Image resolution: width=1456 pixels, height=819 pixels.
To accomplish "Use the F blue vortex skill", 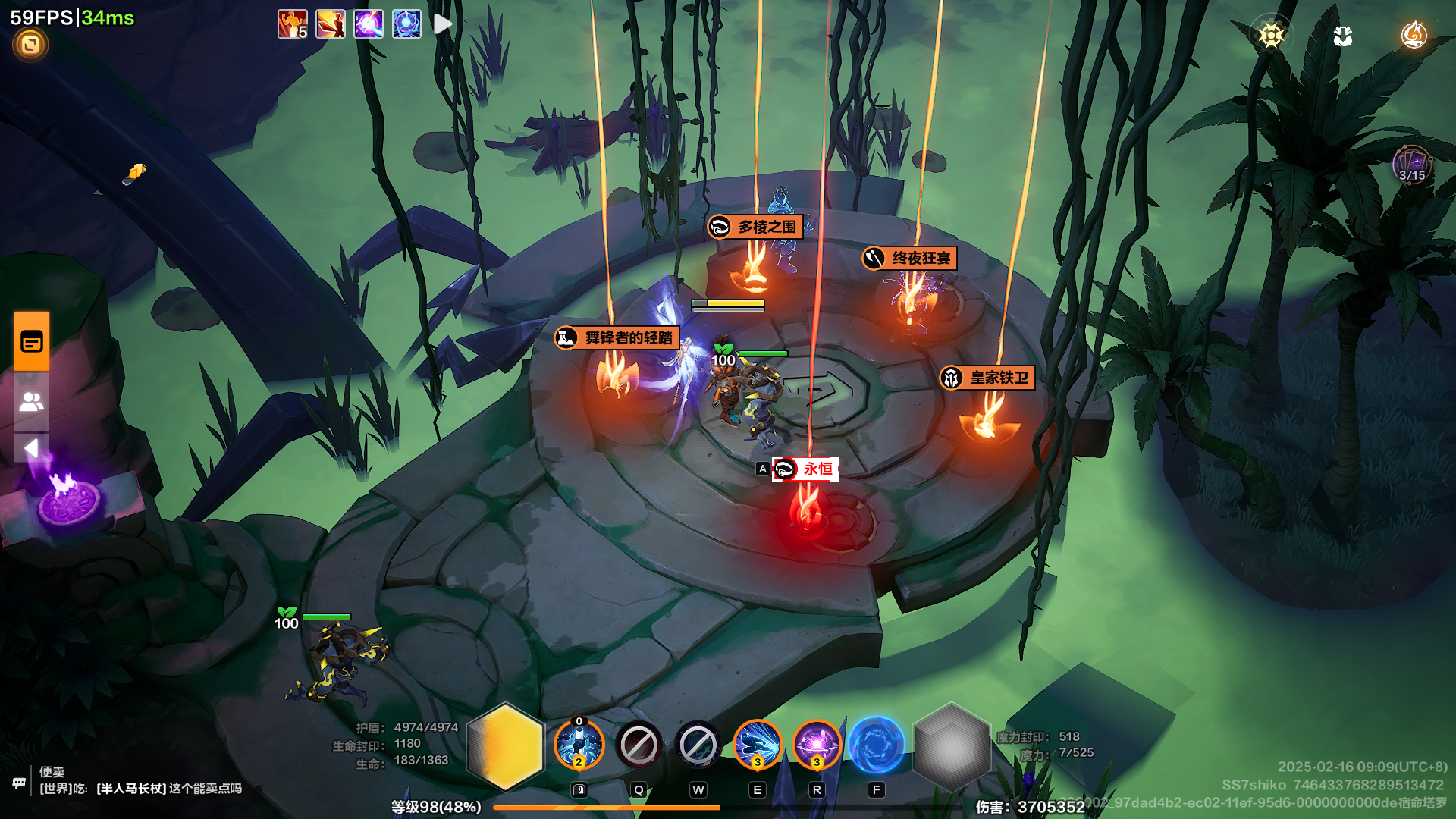I will 876,745.
